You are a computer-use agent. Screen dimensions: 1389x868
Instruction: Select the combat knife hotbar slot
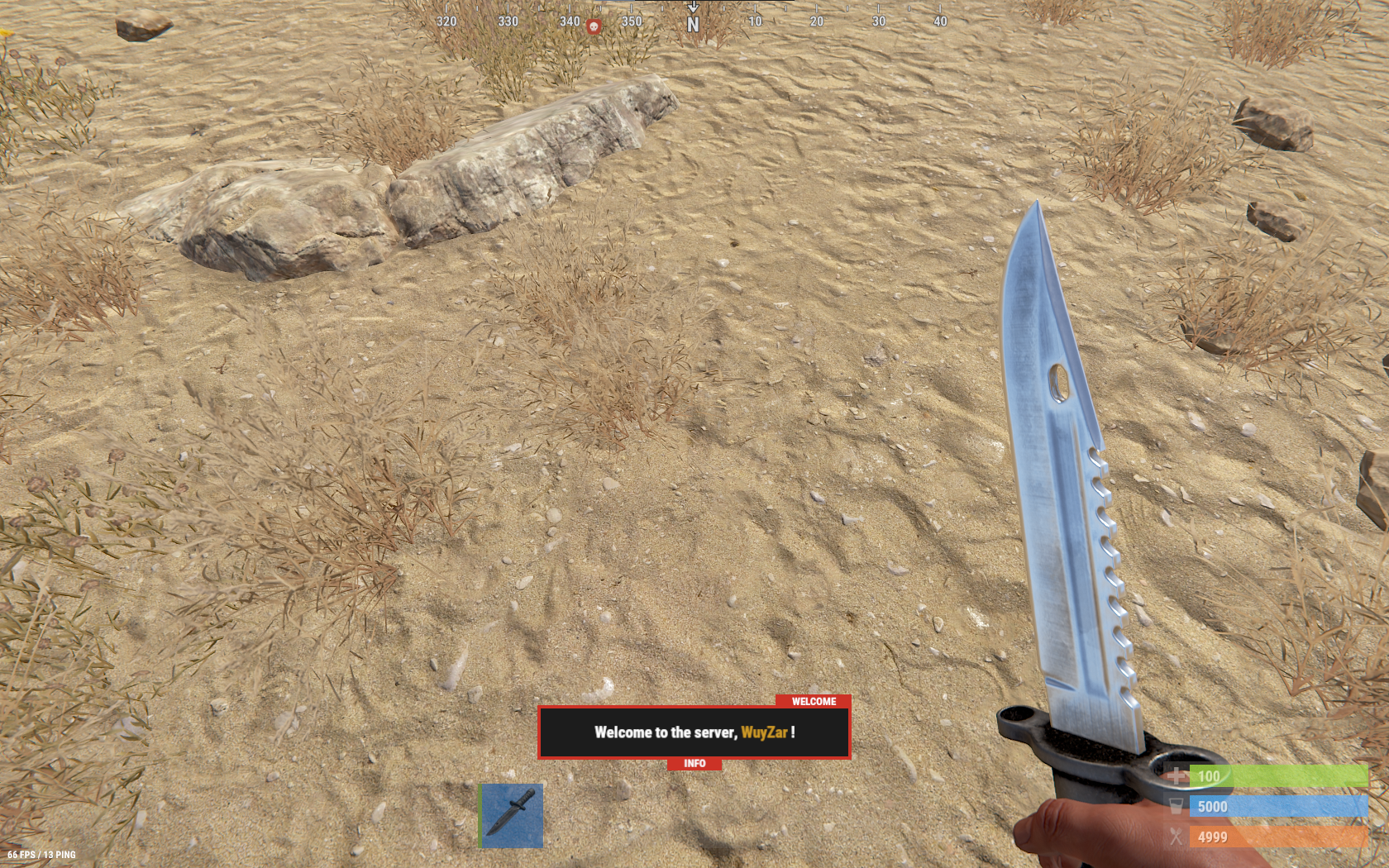(512, 815)
